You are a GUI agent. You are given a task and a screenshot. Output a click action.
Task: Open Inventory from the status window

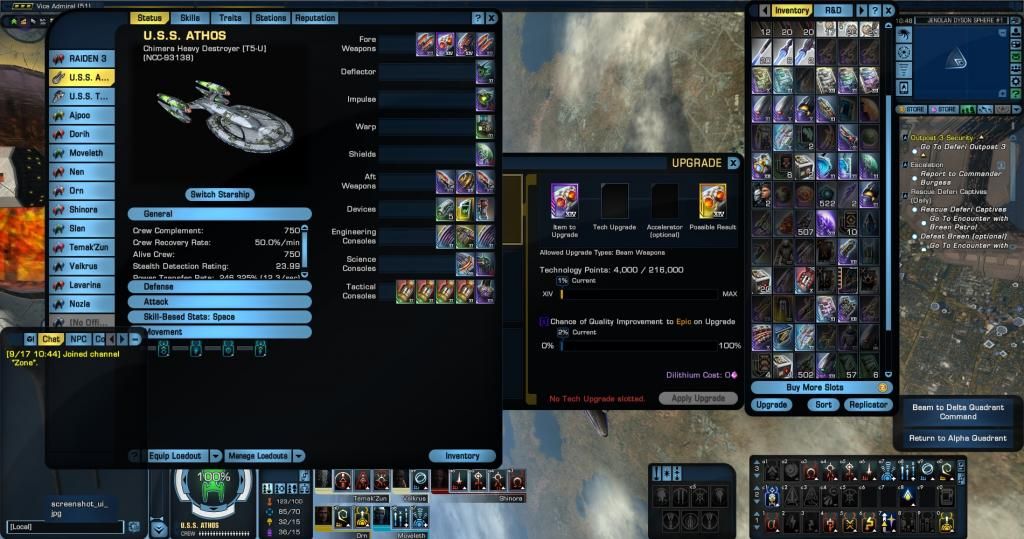pyautogui.click(x=462, y=456)
